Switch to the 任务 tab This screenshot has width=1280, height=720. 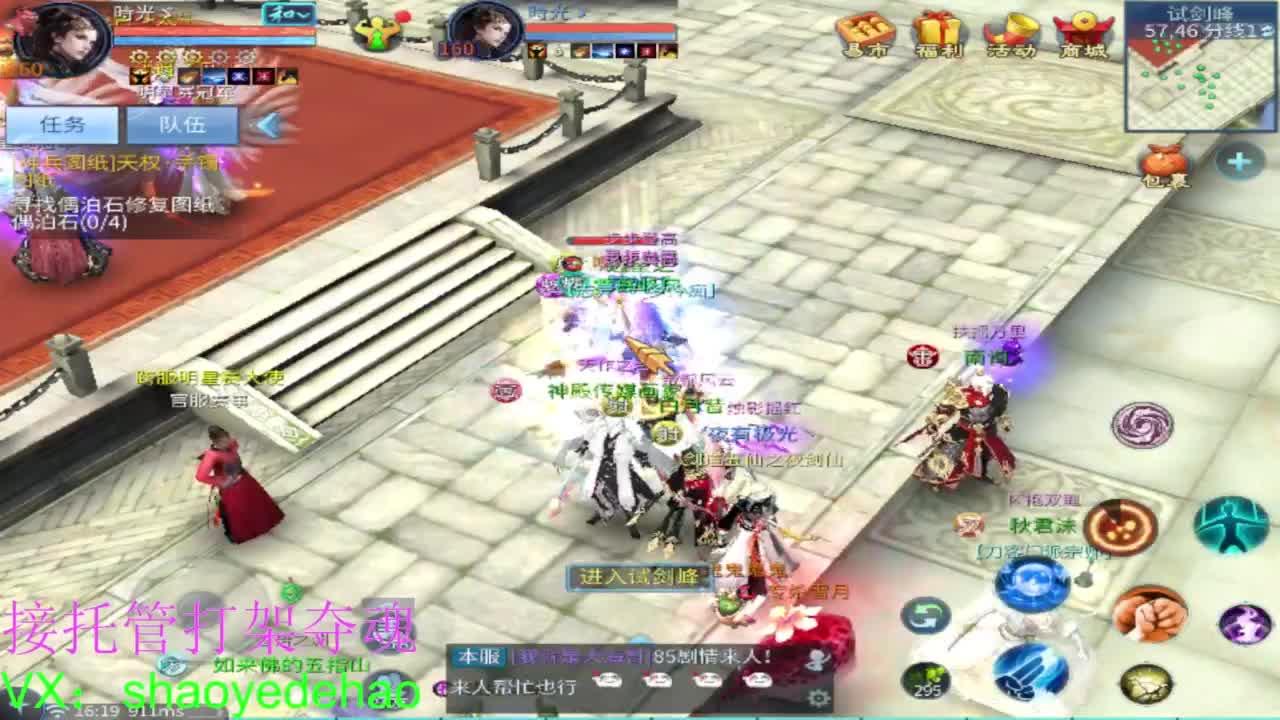[62, 125]
